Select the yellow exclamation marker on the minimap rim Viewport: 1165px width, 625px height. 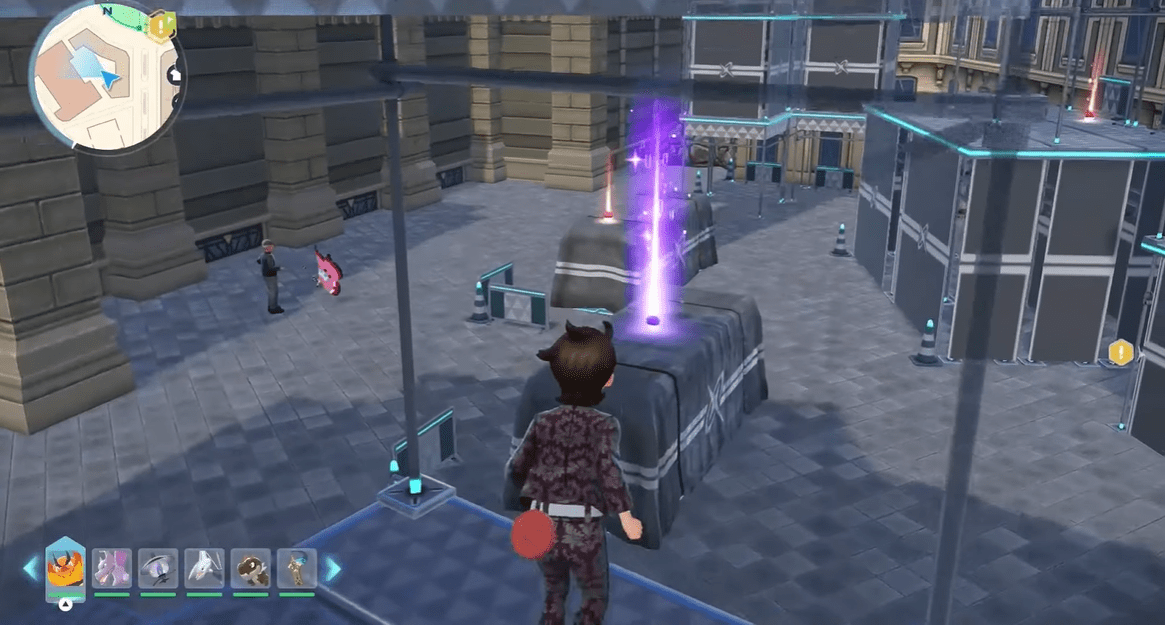tap(159, 25)
